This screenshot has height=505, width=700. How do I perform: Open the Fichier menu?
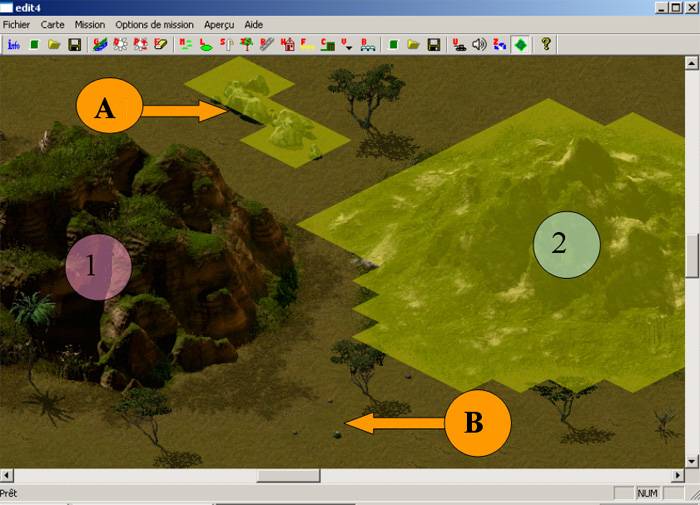click(x=17, y=24)
